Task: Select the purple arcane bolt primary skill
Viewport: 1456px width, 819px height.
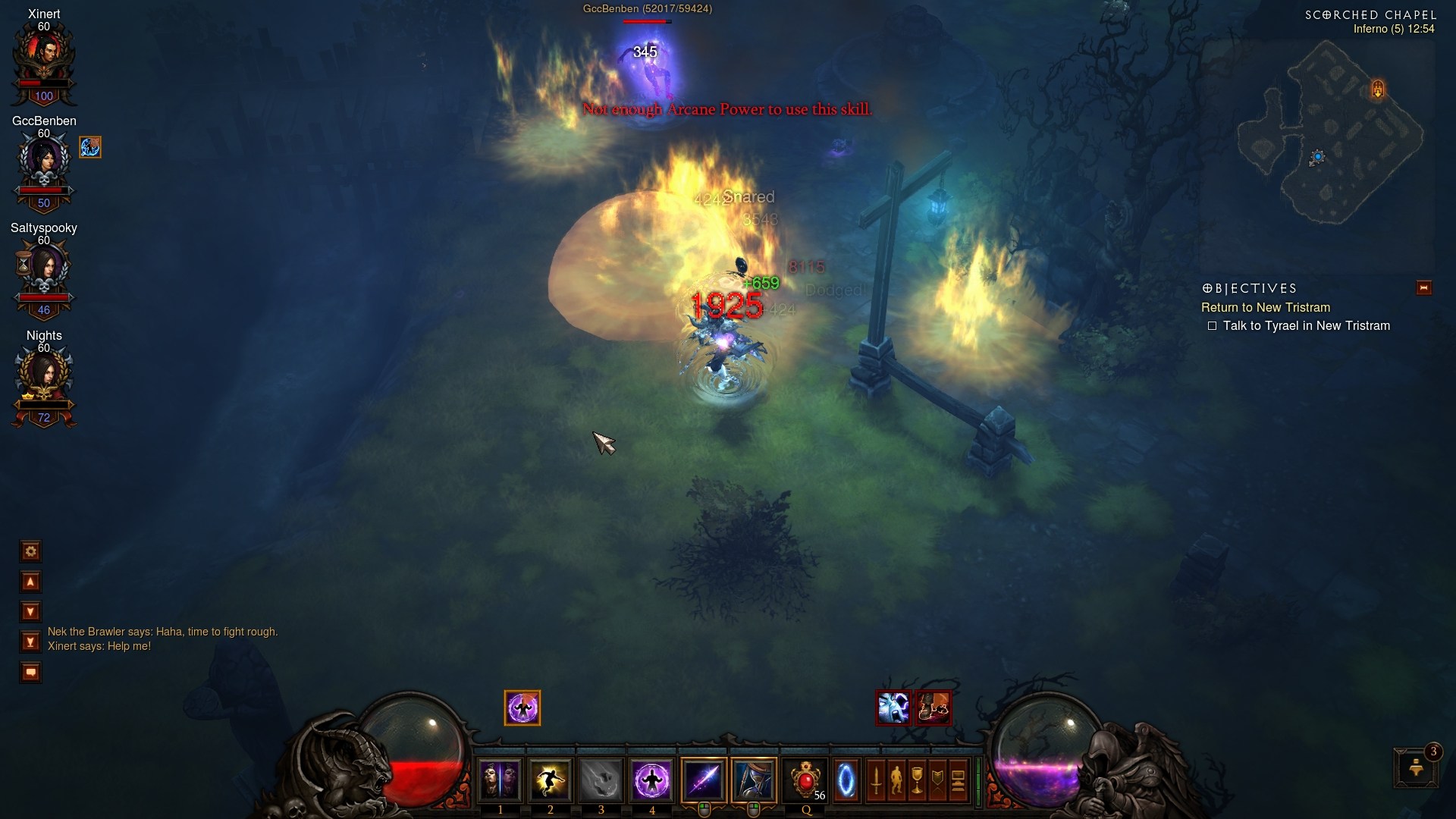Action: (704, 780)
